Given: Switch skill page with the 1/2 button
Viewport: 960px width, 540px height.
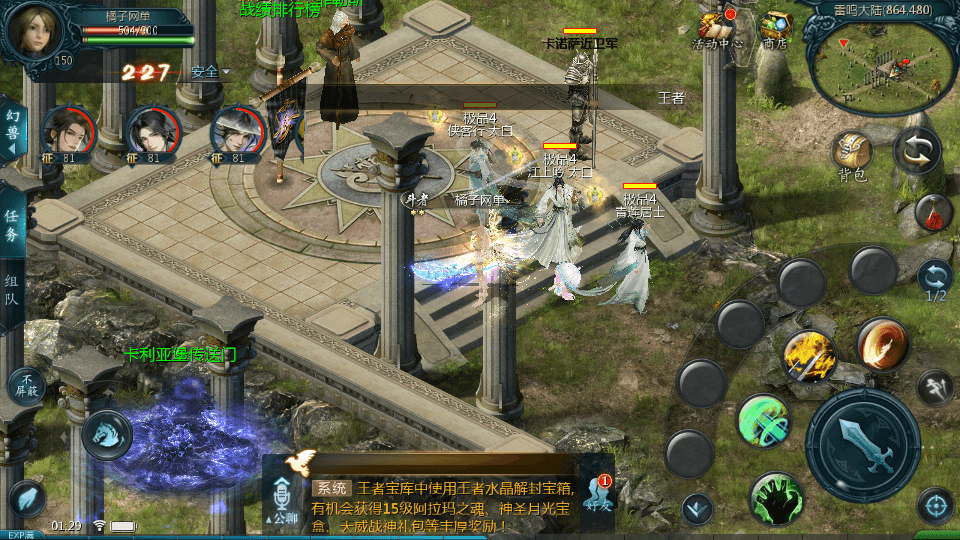Looking at the screenshot, I should (935, 279).
